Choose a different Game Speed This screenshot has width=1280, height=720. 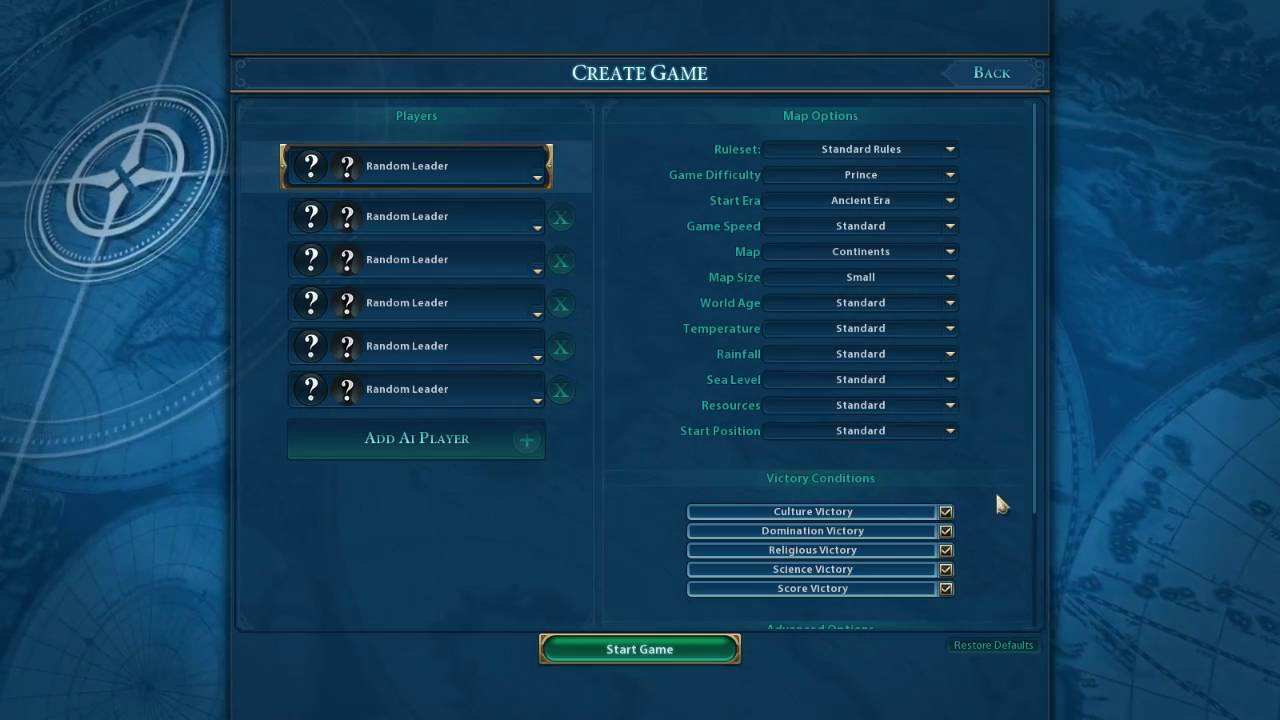pyautogui.click(x=861, y=226)
